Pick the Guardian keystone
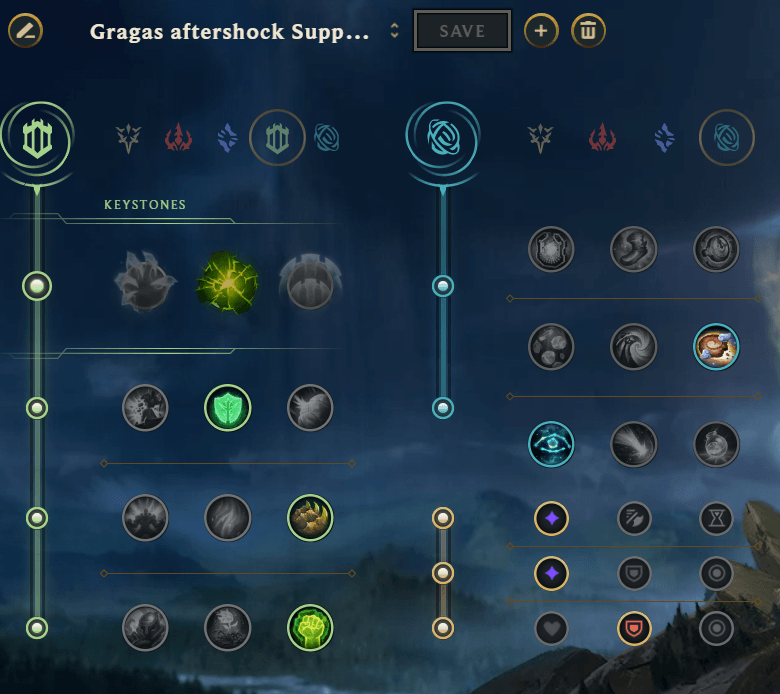The image size is (780, 694). click(x=310, y=284)
